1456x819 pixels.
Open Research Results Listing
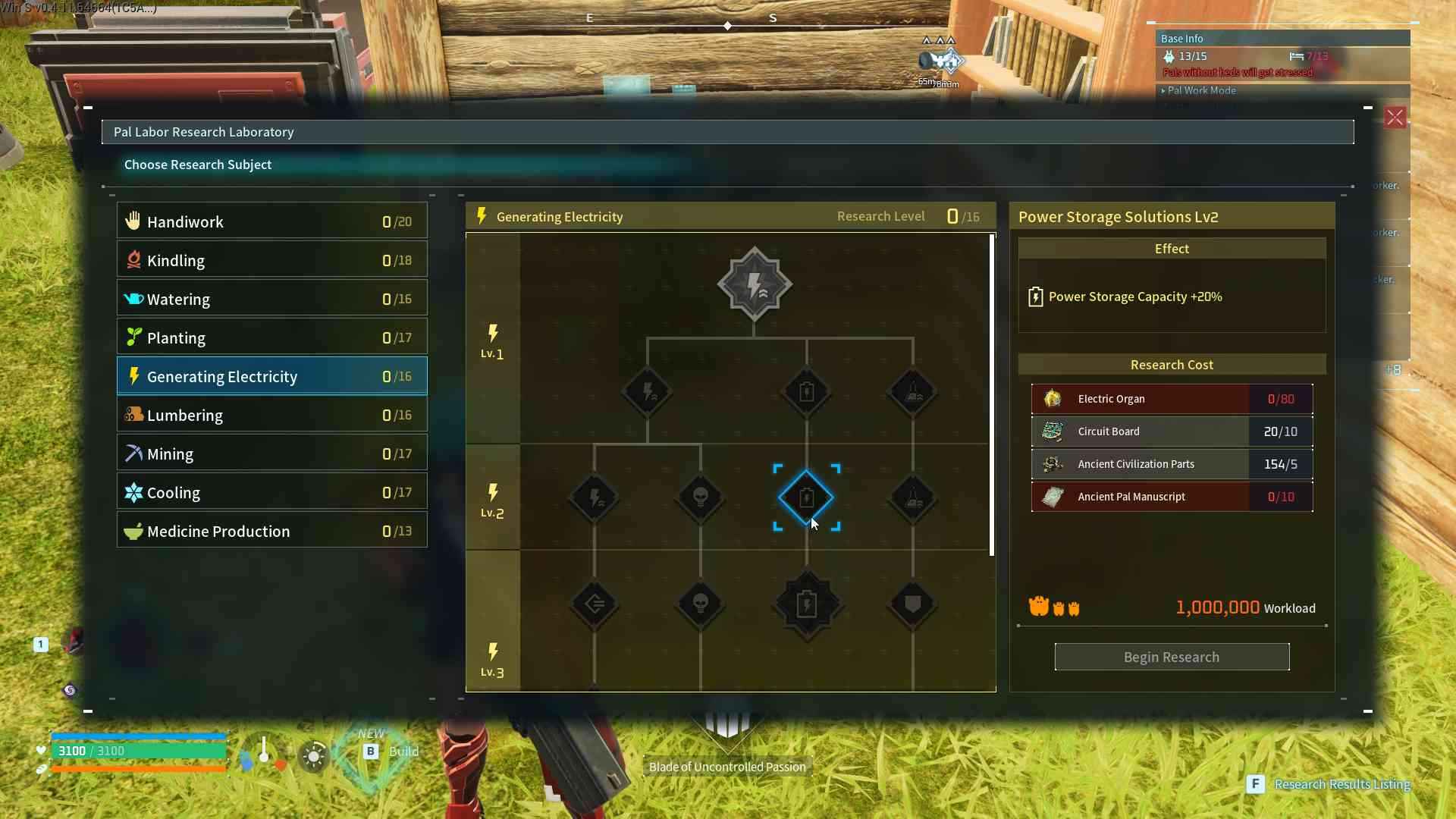click(1342, 784)
